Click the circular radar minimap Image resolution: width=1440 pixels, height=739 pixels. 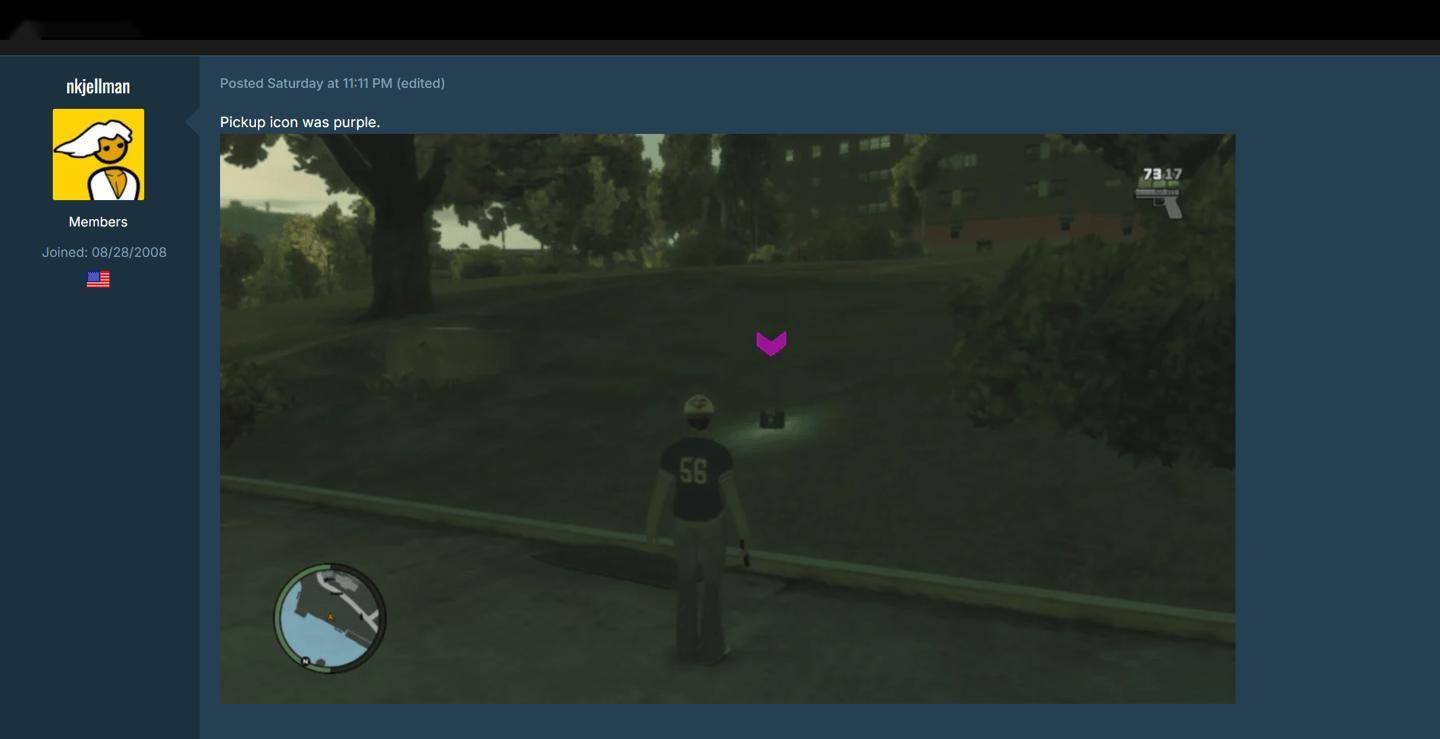[330, 617]
